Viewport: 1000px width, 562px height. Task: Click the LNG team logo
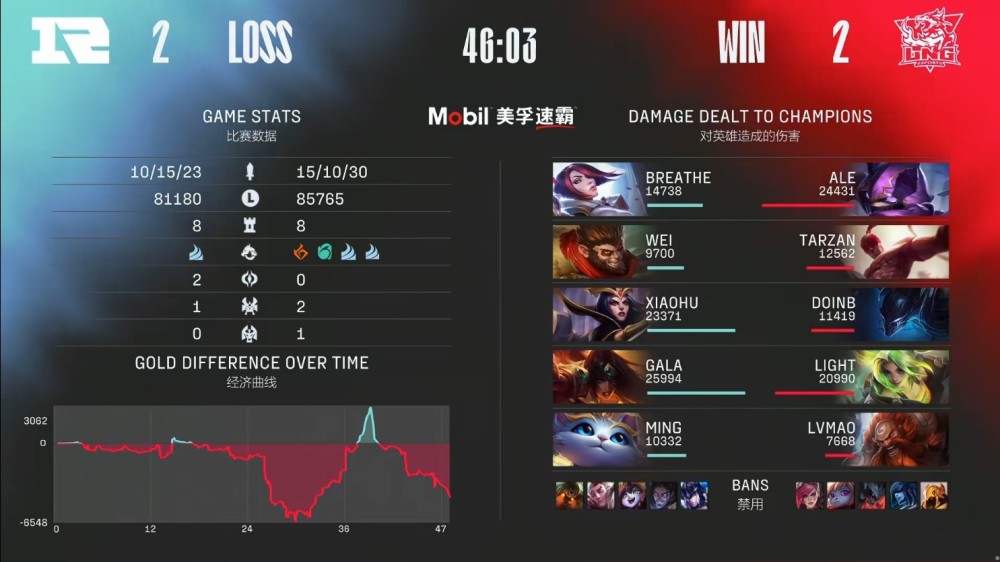(927, 42)
